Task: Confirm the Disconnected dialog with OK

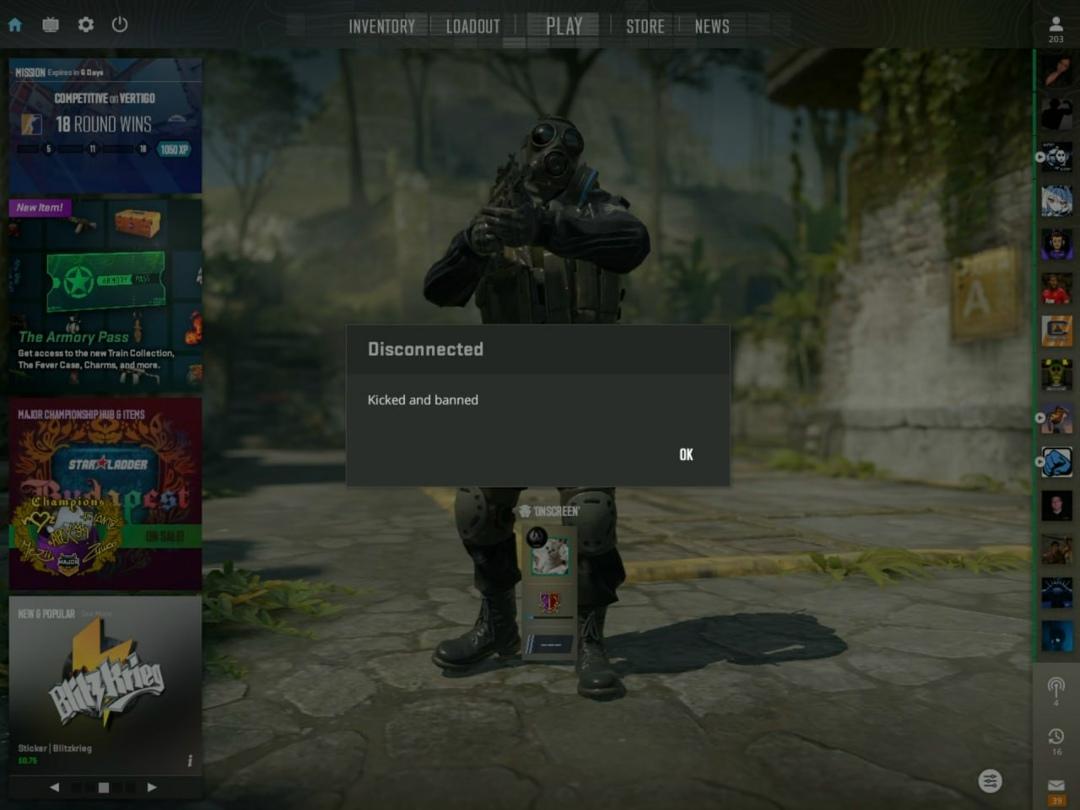Action: [686, 455]
